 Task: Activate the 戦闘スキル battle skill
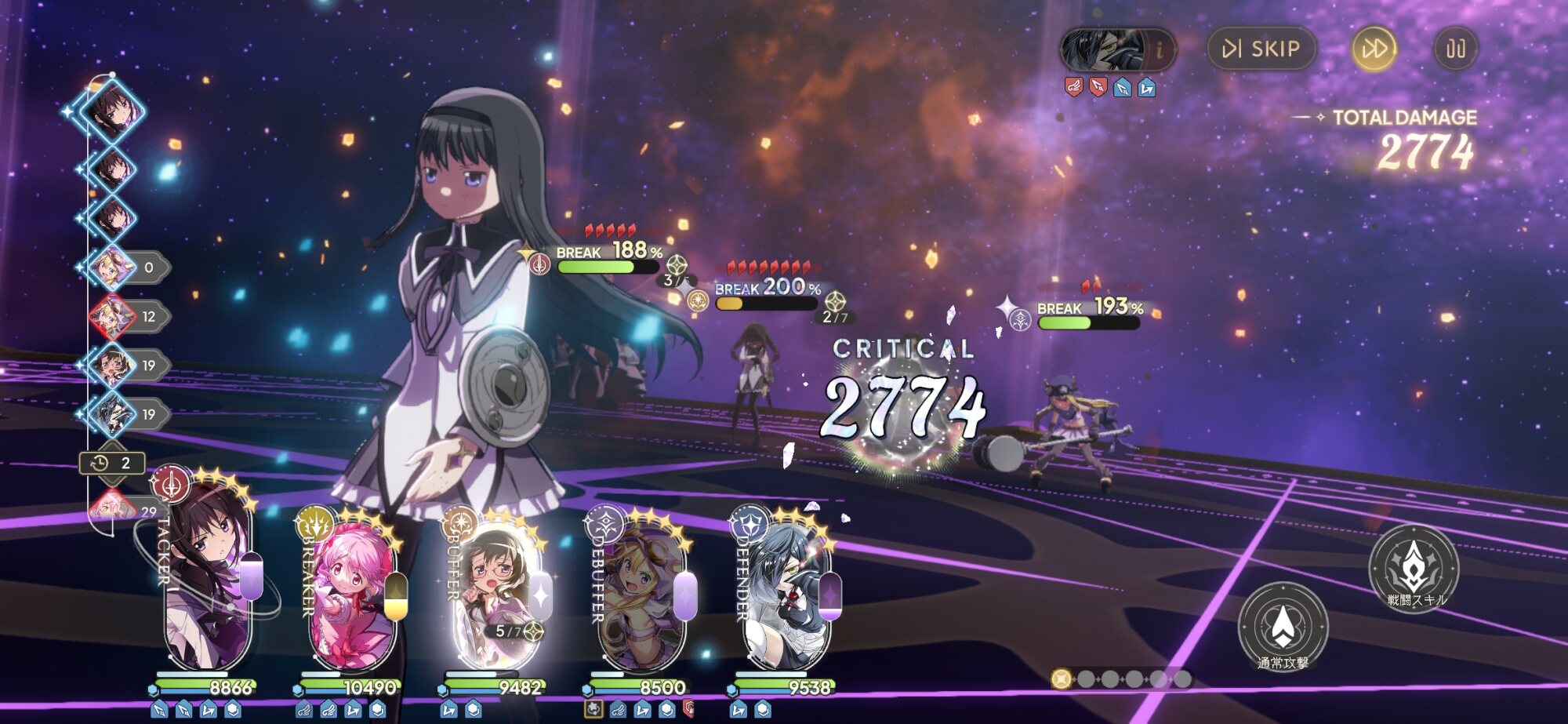click(x=1413, y=566)
